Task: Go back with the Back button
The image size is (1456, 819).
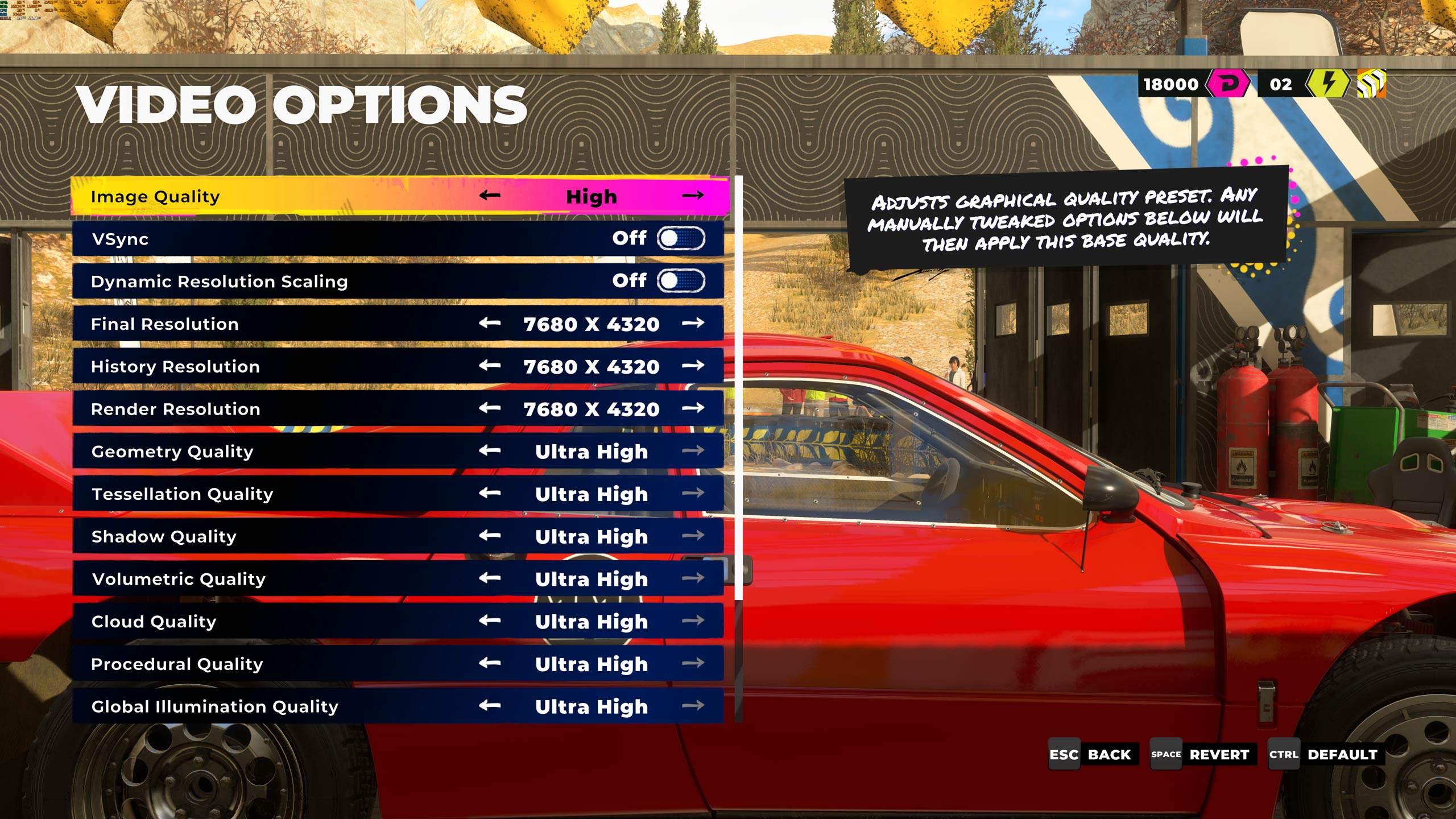Action: (x=1093, y=755)
